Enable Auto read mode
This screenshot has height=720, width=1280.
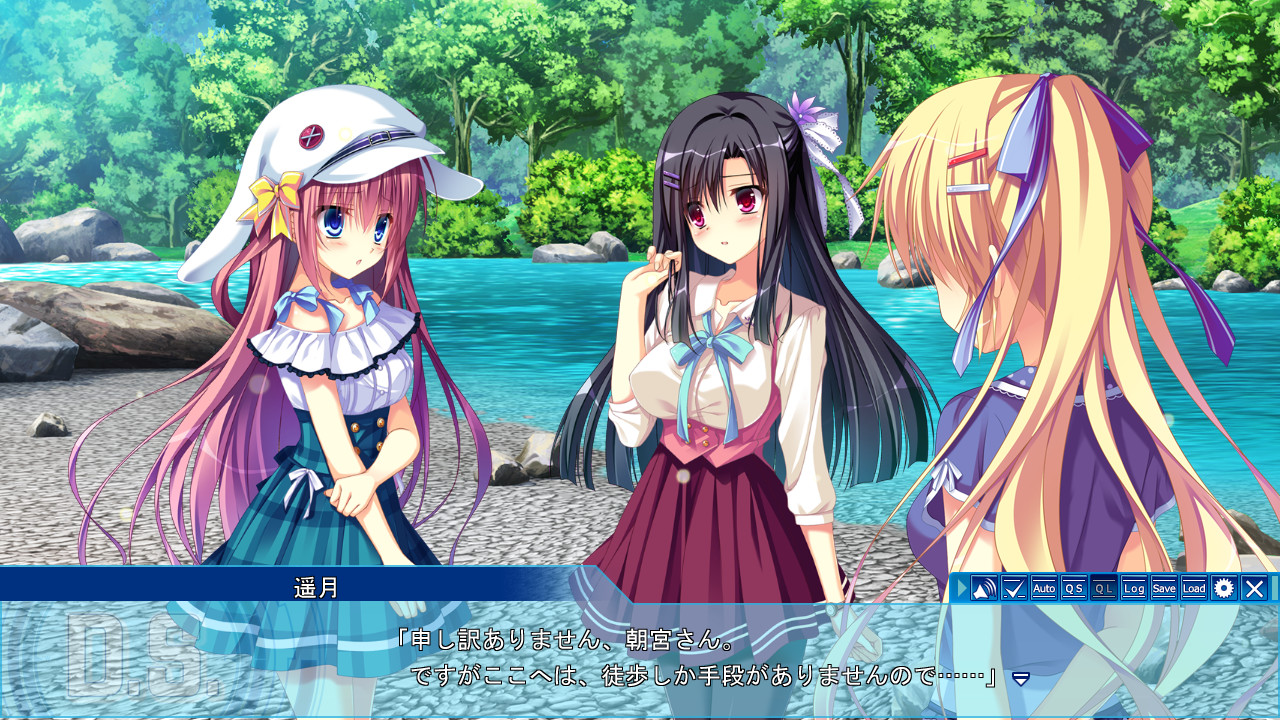(1043, 589)
